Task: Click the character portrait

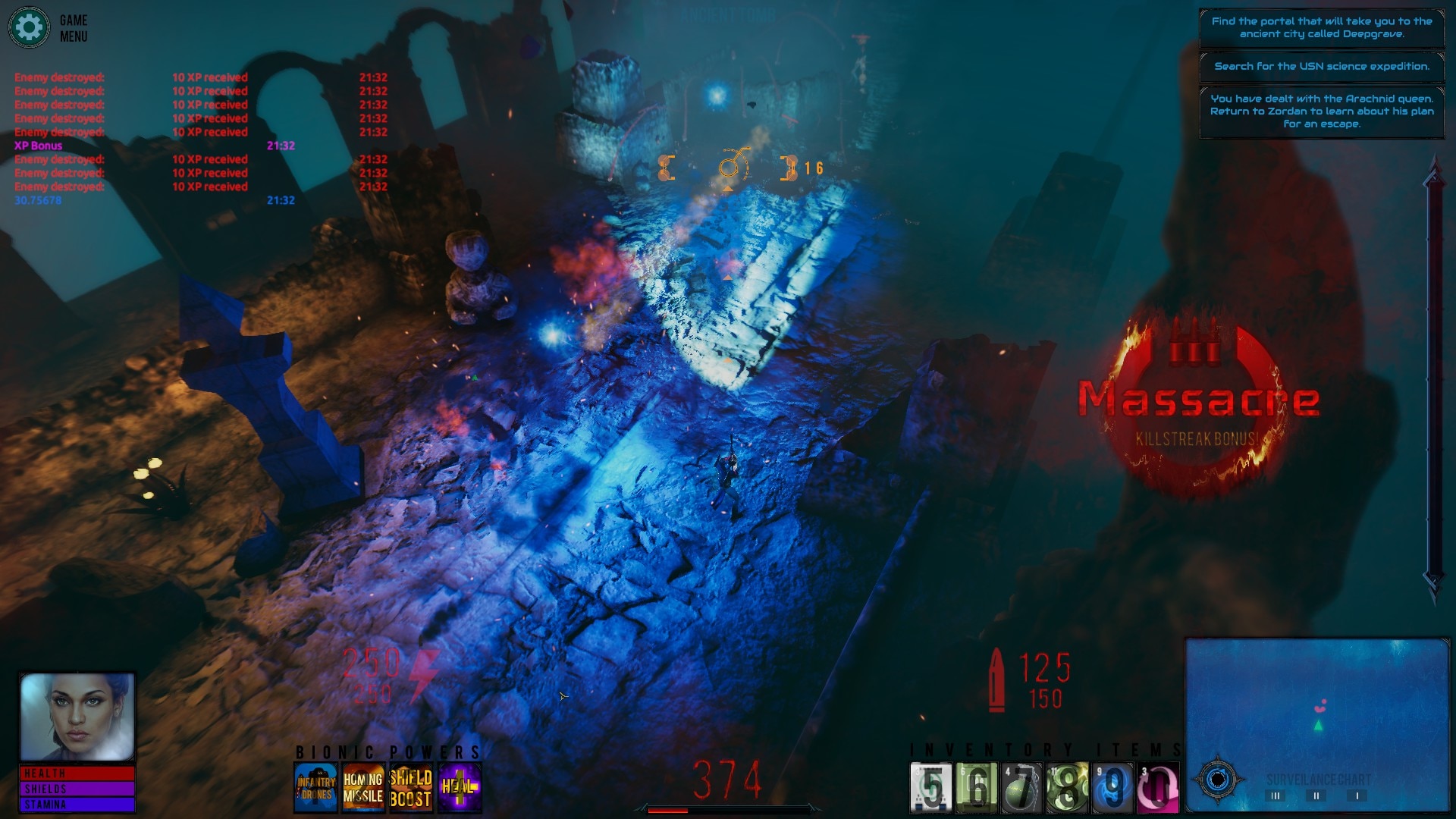Action: click(x=77, y=717)
